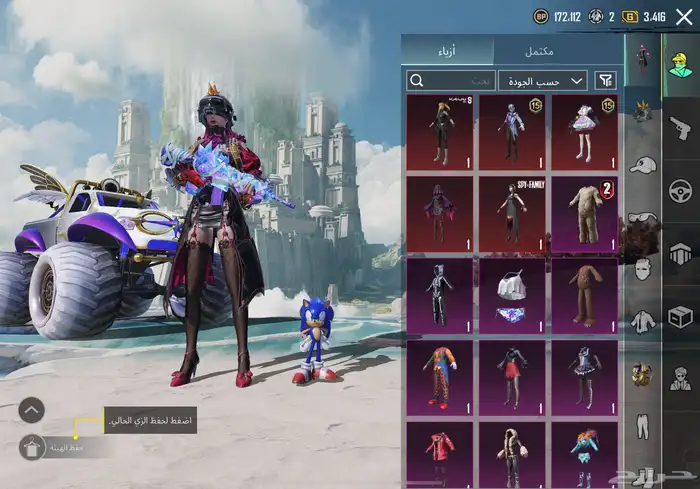Image resolution: width=700 pixels, height=489 pixels.
Task: Select the skeleton suit outfit
Action: (440, 296)
